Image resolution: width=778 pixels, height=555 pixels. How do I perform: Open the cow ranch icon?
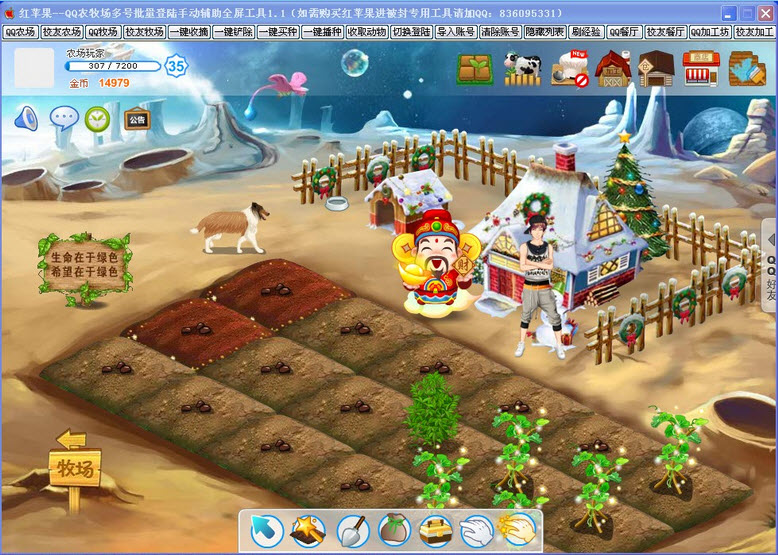tap(521, 68)
